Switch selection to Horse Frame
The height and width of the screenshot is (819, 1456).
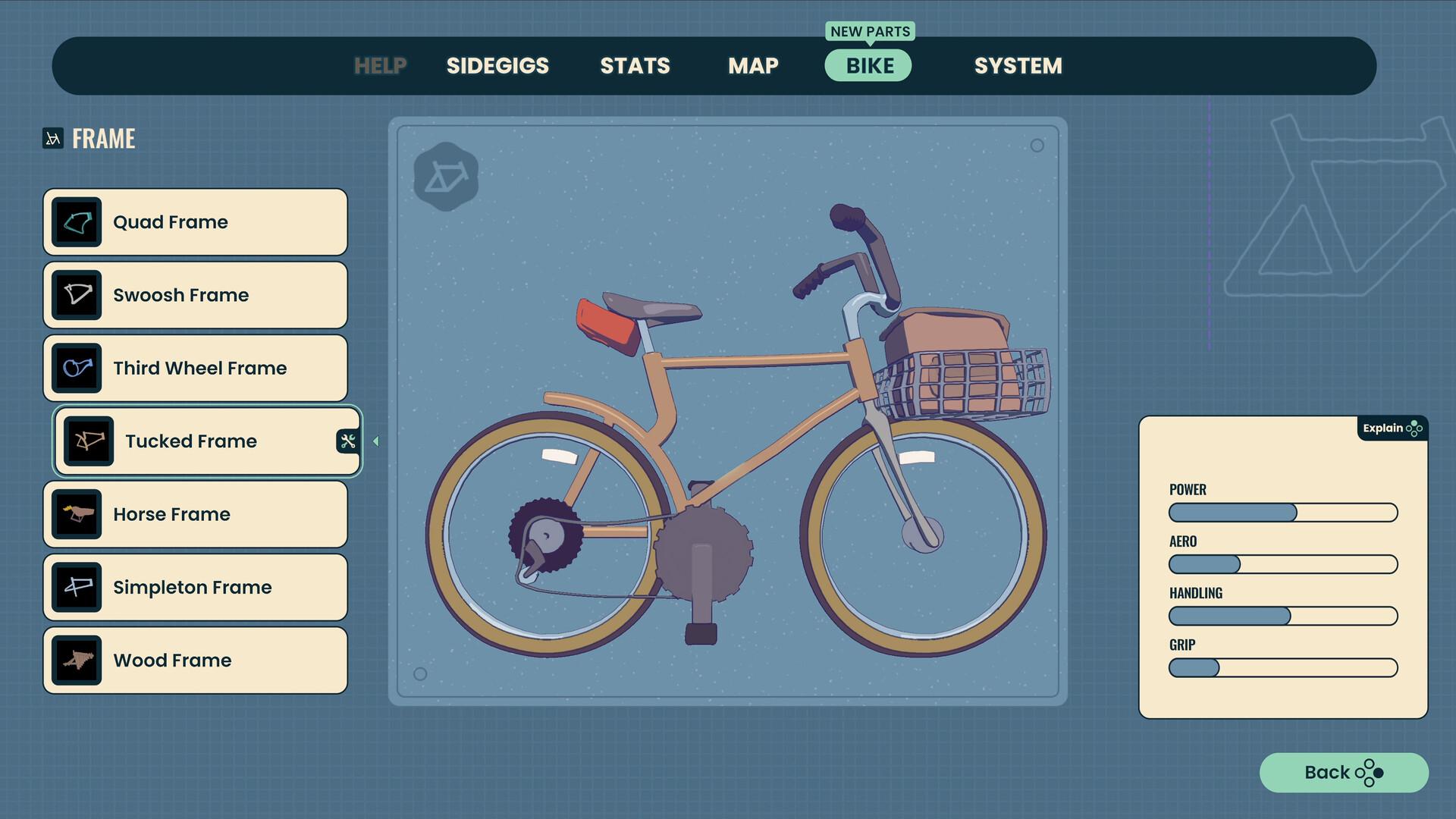[195, 513]
